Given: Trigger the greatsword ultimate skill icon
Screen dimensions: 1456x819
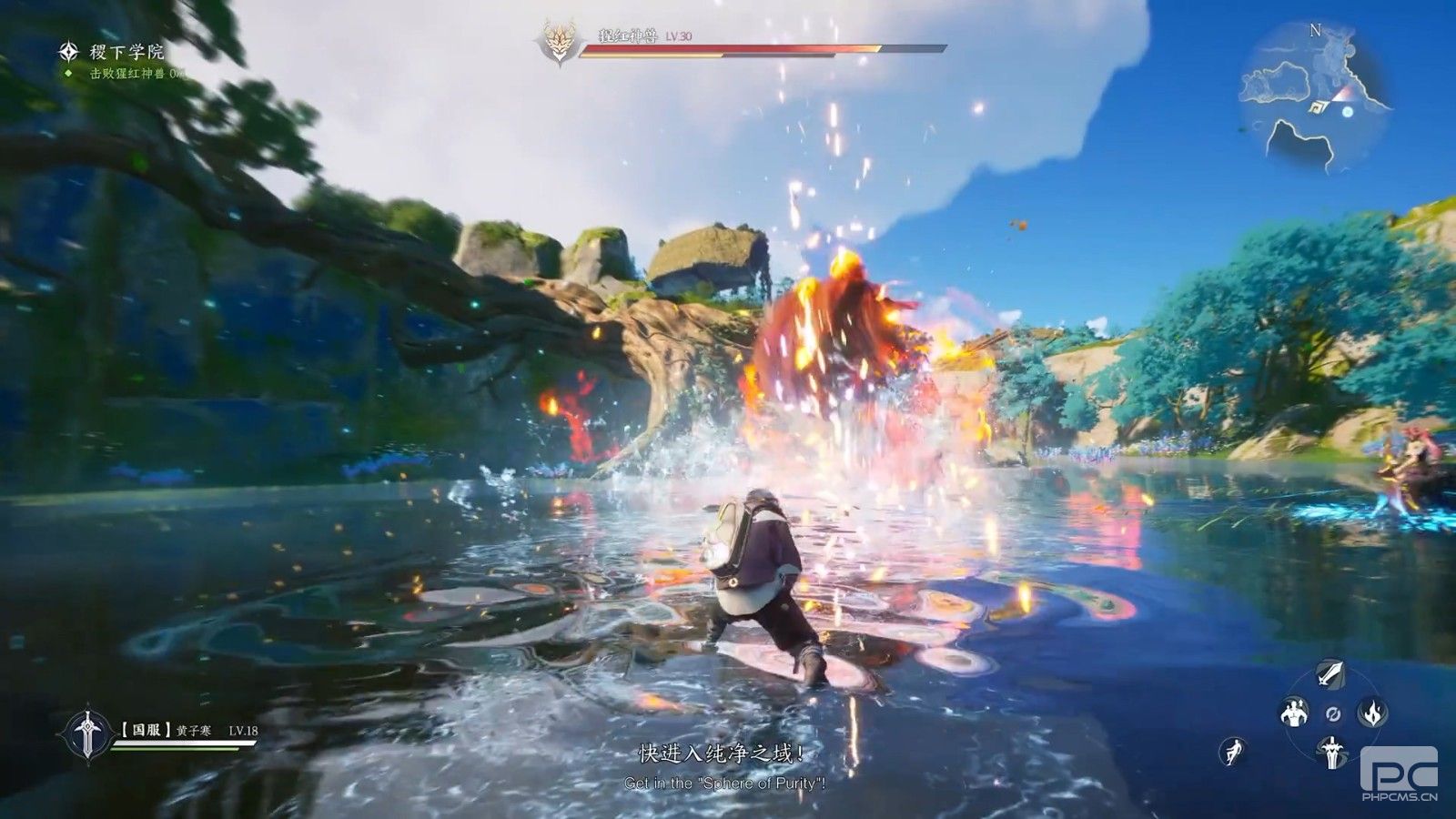Looking at the screenshot, I should [x=1331, y=753].
